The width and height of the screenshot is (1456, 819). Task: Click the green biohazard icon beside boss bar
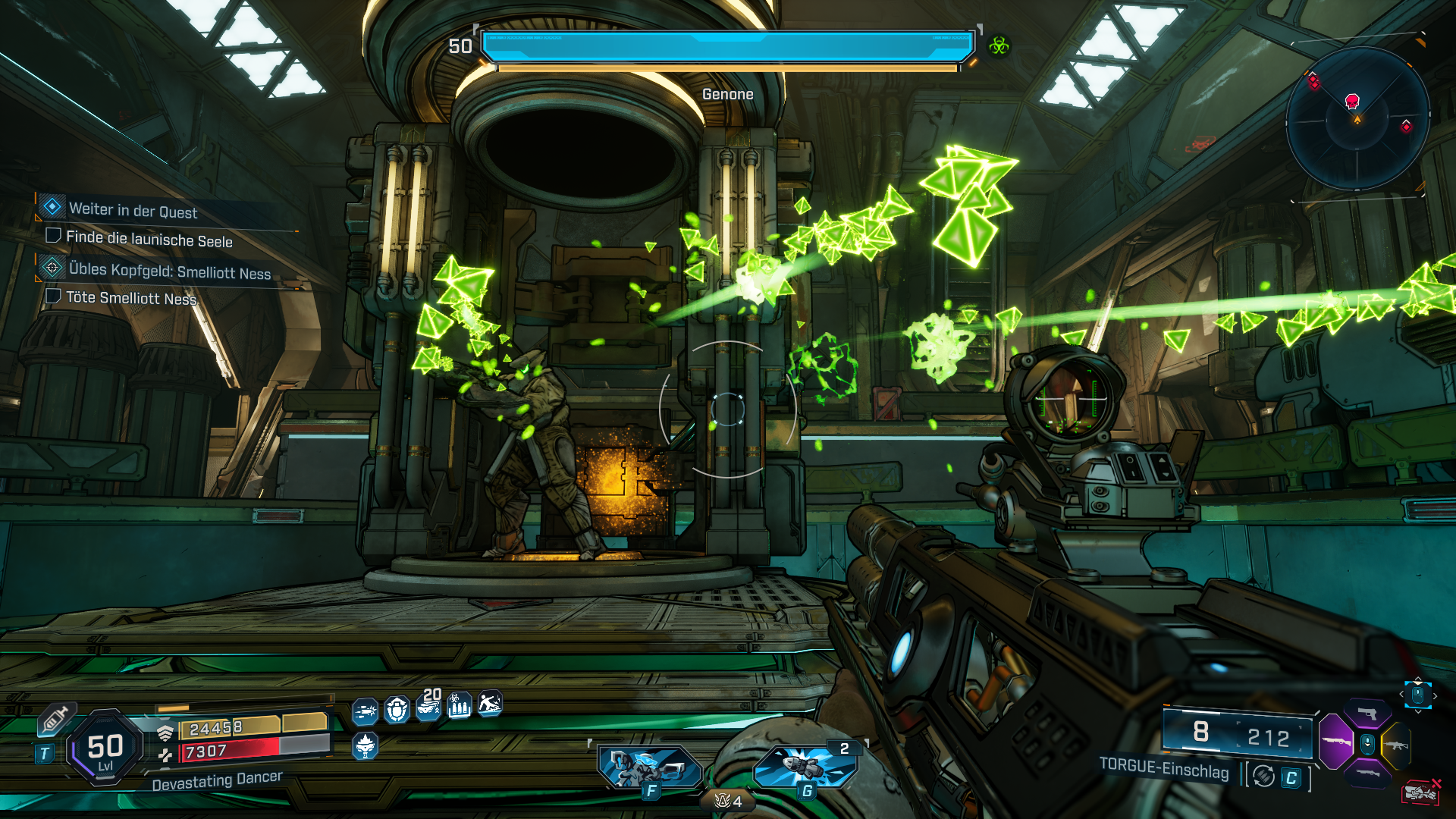tap(999, 47)
